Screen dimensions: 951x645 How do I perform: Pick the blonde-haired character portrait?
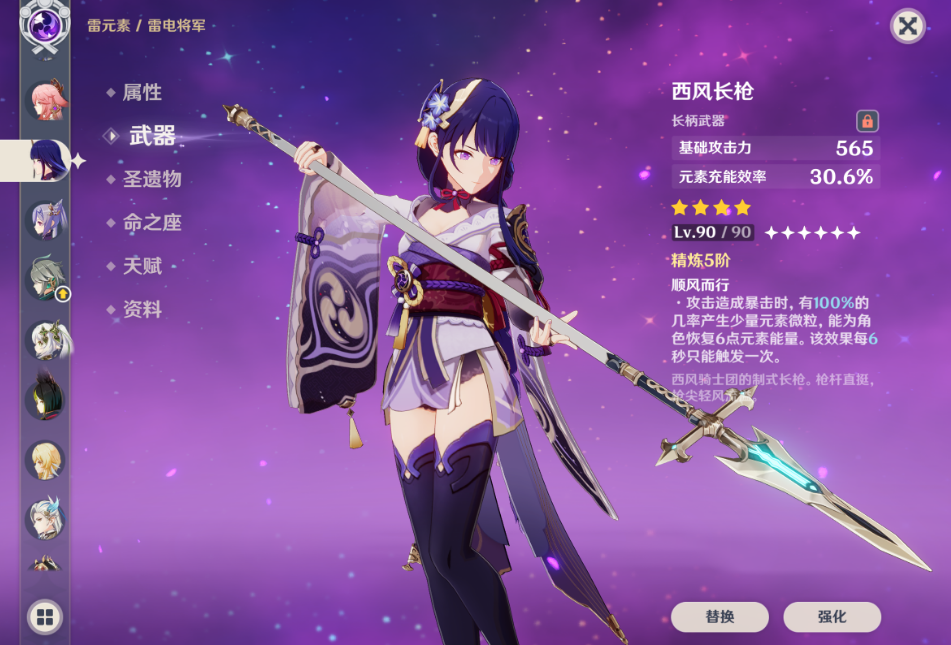point(45,460)
